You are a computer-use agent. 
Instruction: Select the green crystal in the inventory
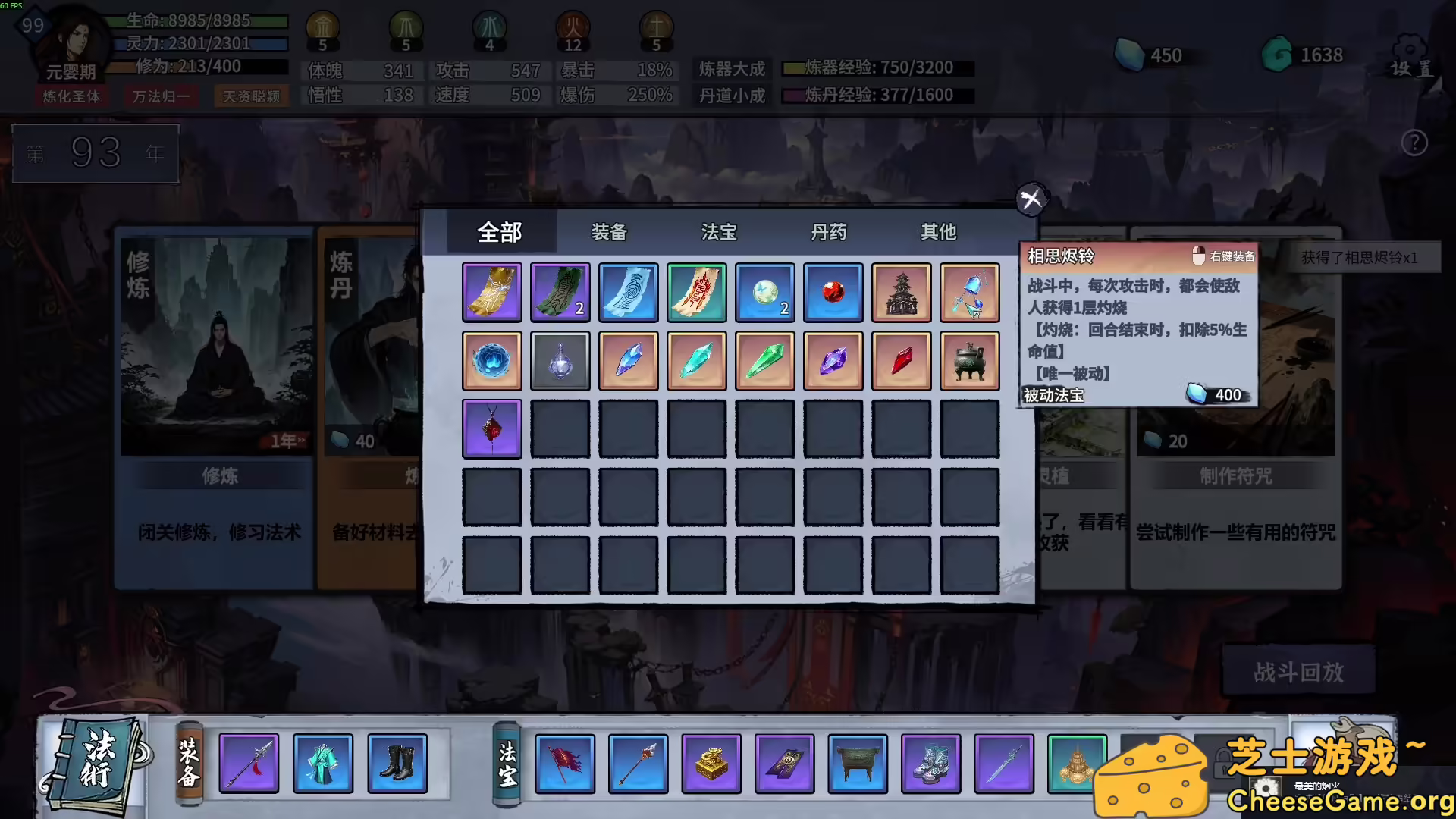tap(765, 359)
